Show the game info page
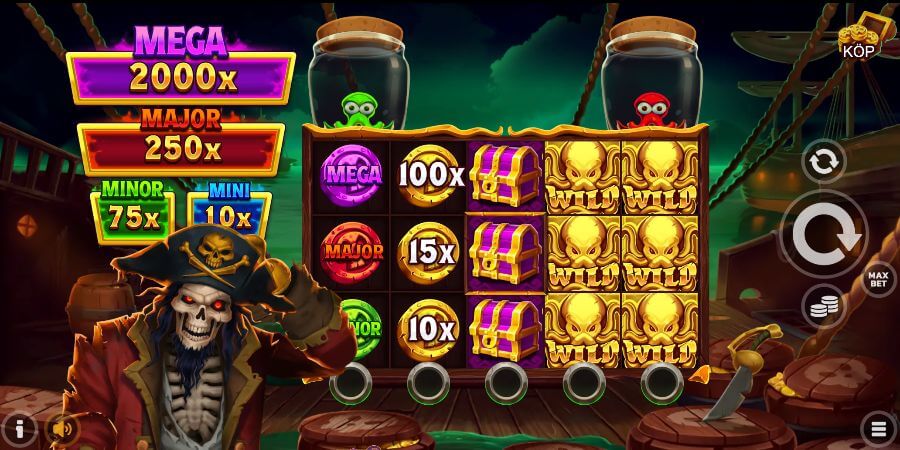The height and width of the screenshot is (450, 900). tap(19, 429)
